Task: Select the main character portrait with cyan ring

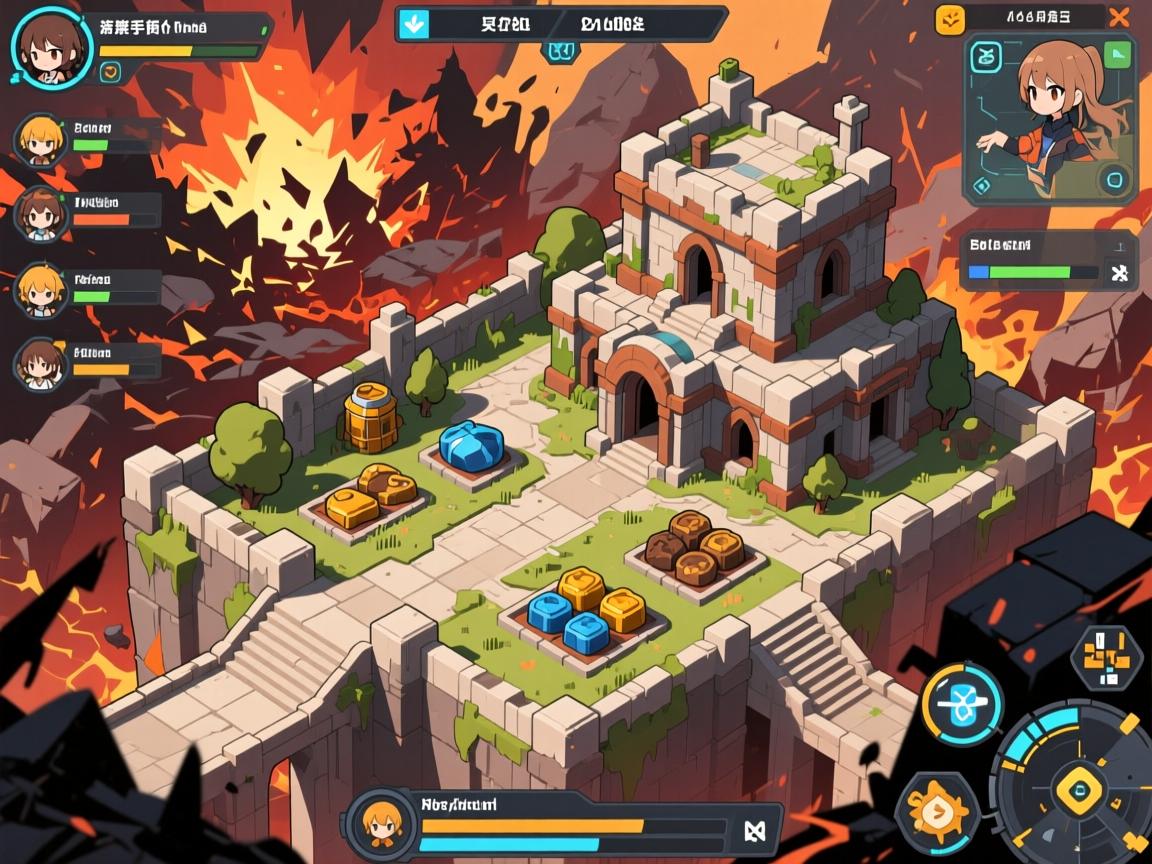Action: 45,47
